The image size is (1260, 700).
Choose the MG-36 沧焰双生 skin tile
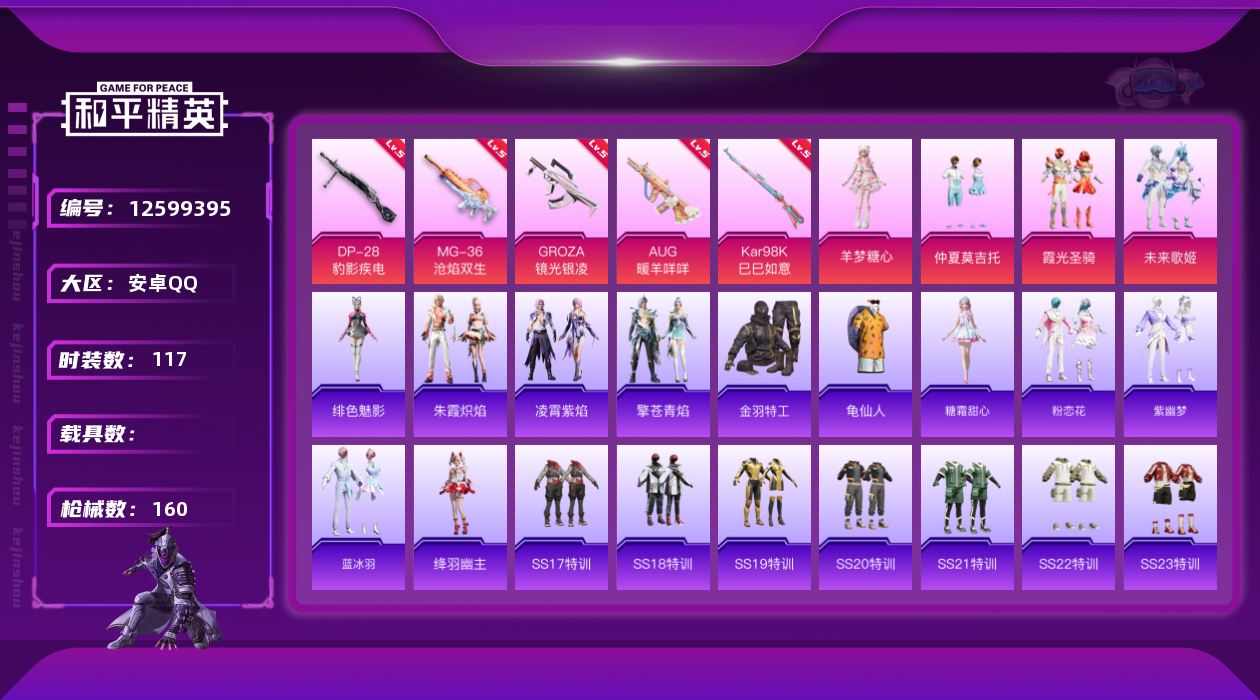point(460,211)
